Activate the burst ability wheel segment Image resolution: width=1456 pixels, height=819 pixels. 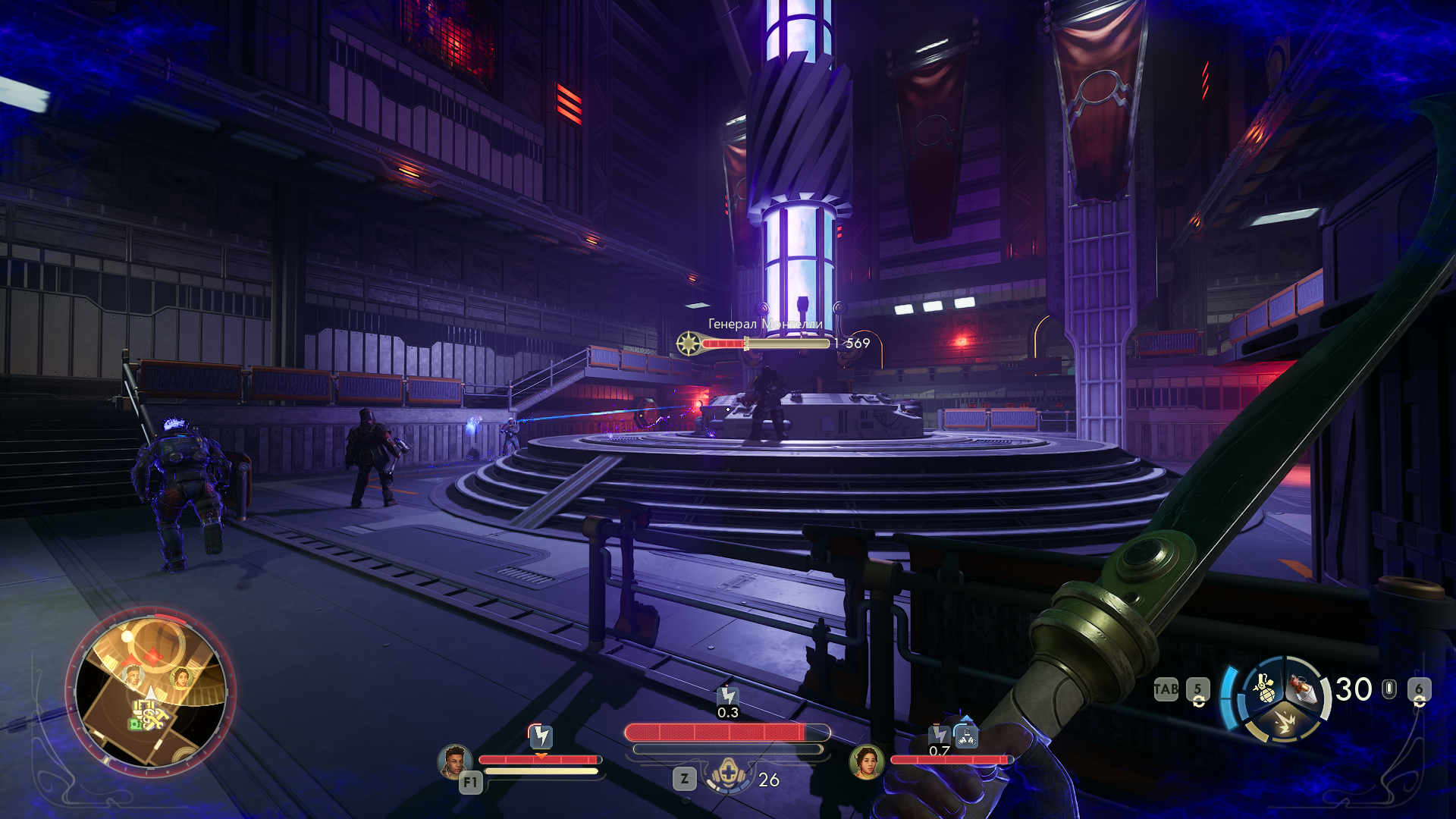tap(1284, 722)
